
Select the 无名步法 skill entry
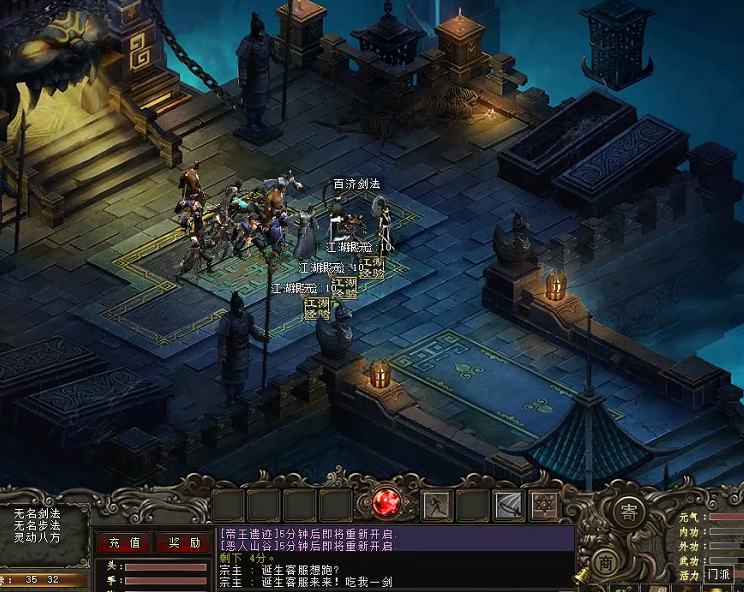[36, 525]
